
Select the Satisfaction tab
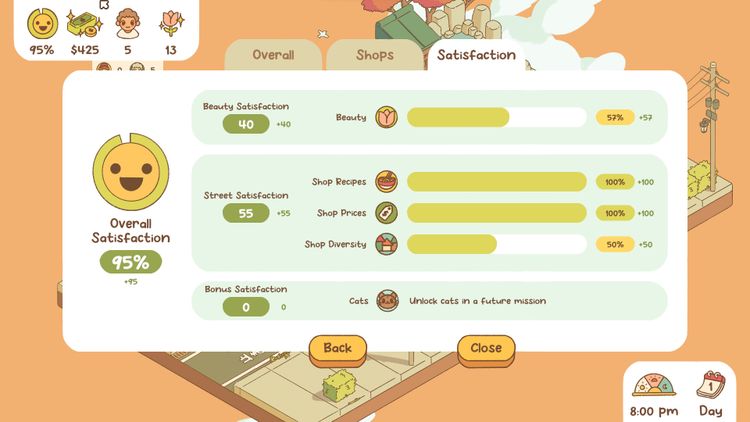[476, 55]
